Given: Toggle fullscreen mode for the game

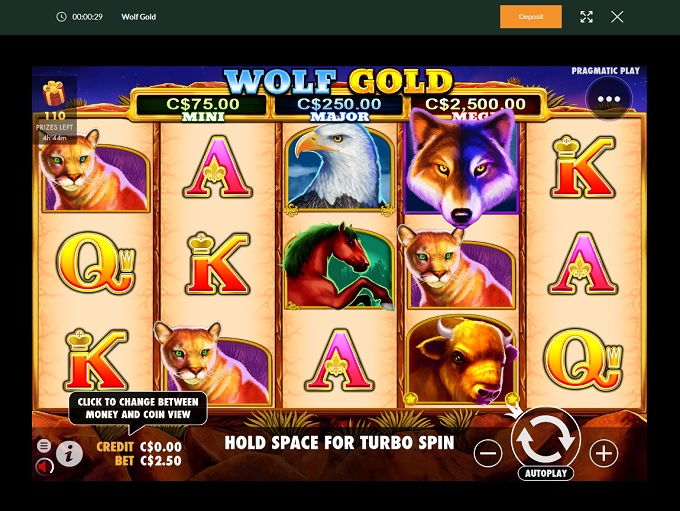Looking at the screenshot, I should 587,17.
